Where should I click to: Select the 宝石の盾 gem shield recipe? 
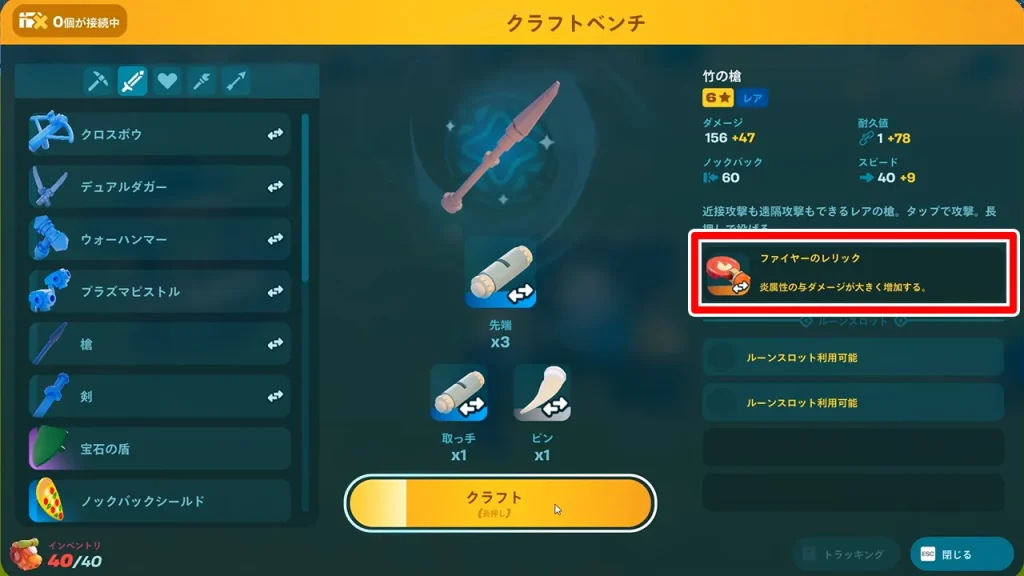click(x=160, y=449)
